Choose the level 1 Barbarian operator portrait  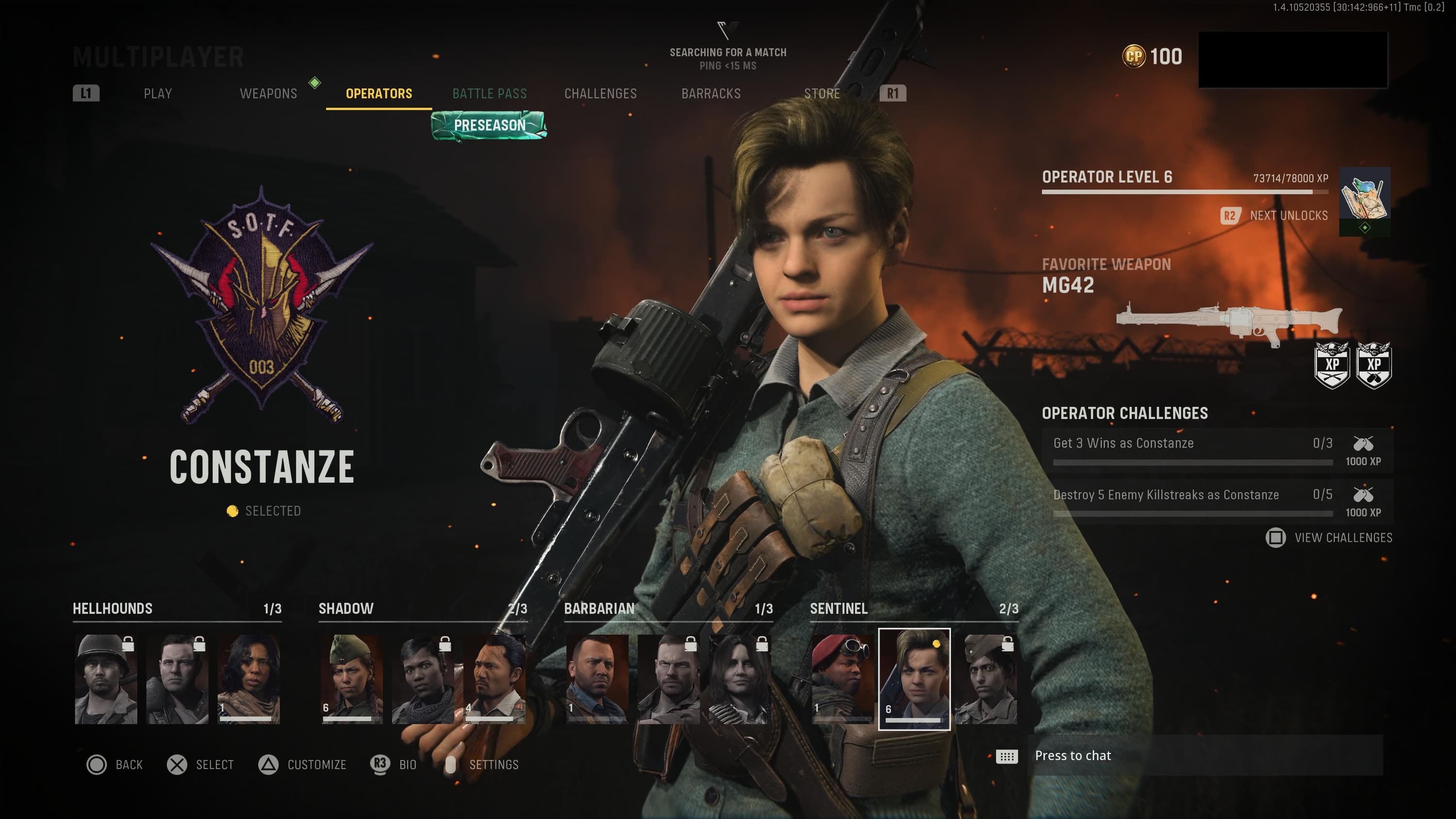point(597,679)
